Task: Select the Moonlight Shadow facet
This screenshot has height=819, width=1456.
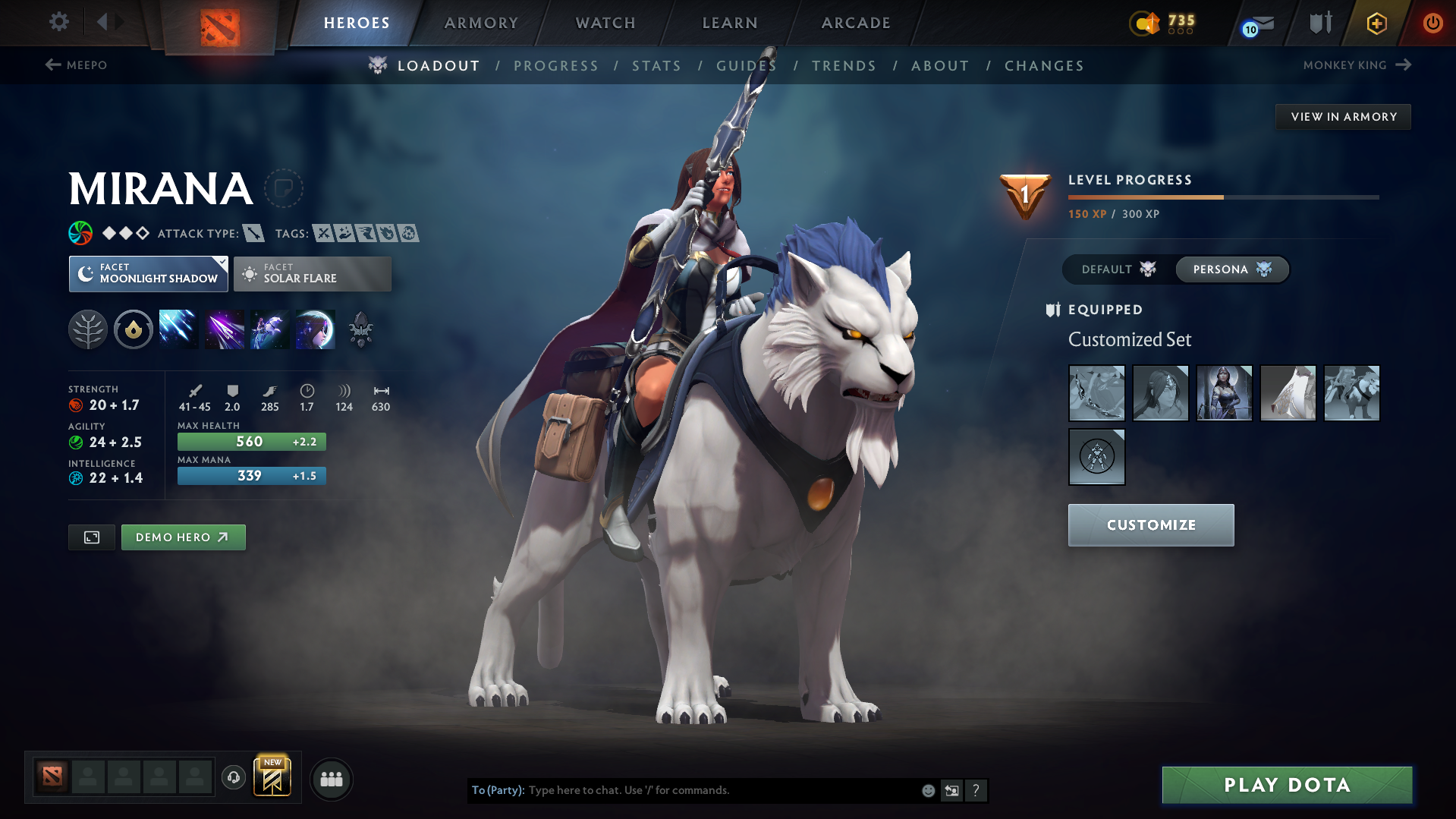Action: [148, 273]
